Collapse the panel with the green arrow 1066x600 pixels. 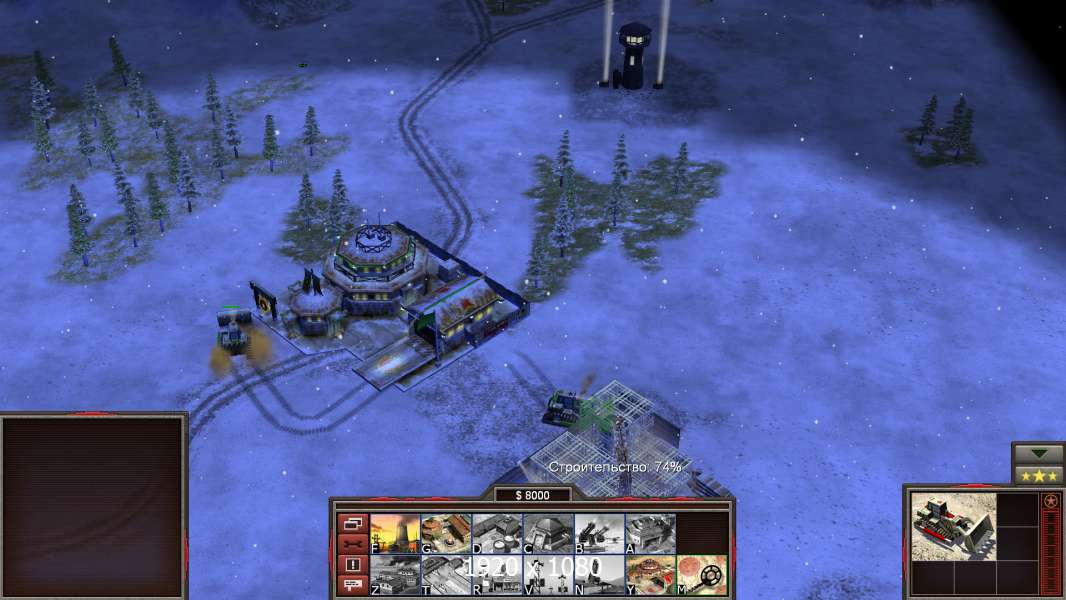click(x=1037, y=454)
